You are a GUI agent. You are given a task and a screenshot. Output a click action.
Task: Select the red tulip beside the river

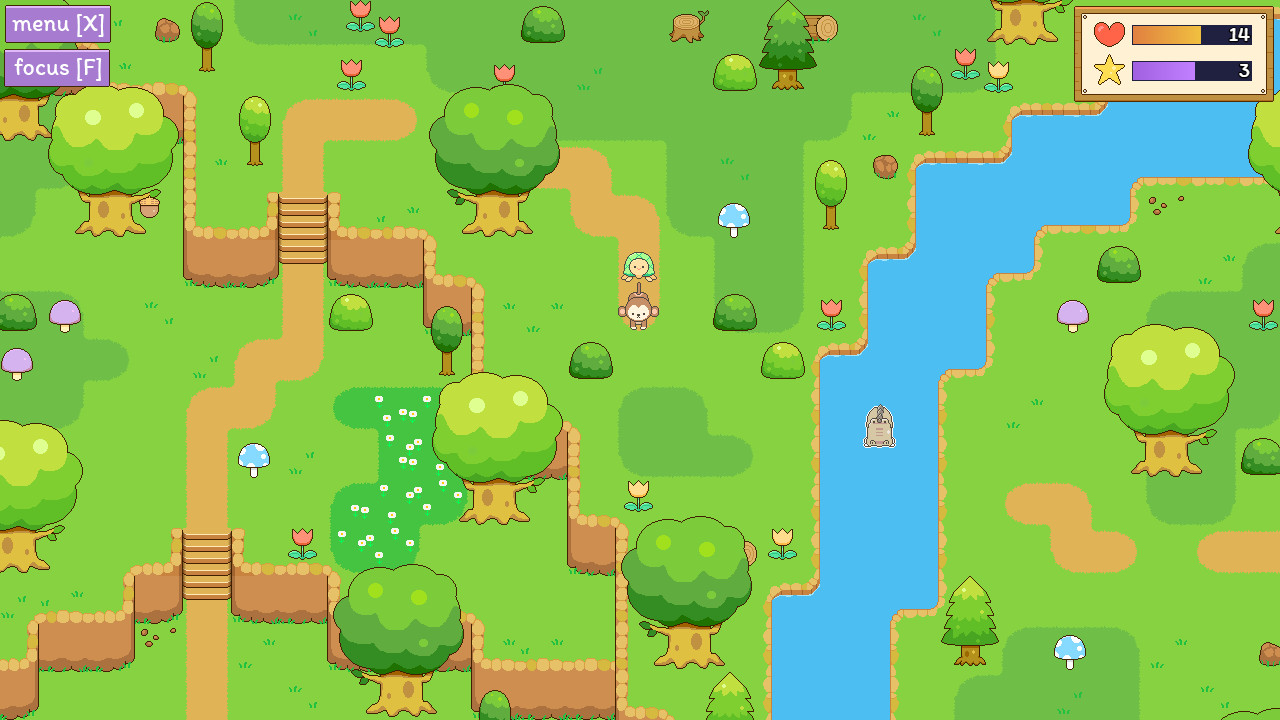(x=832, y=315)
